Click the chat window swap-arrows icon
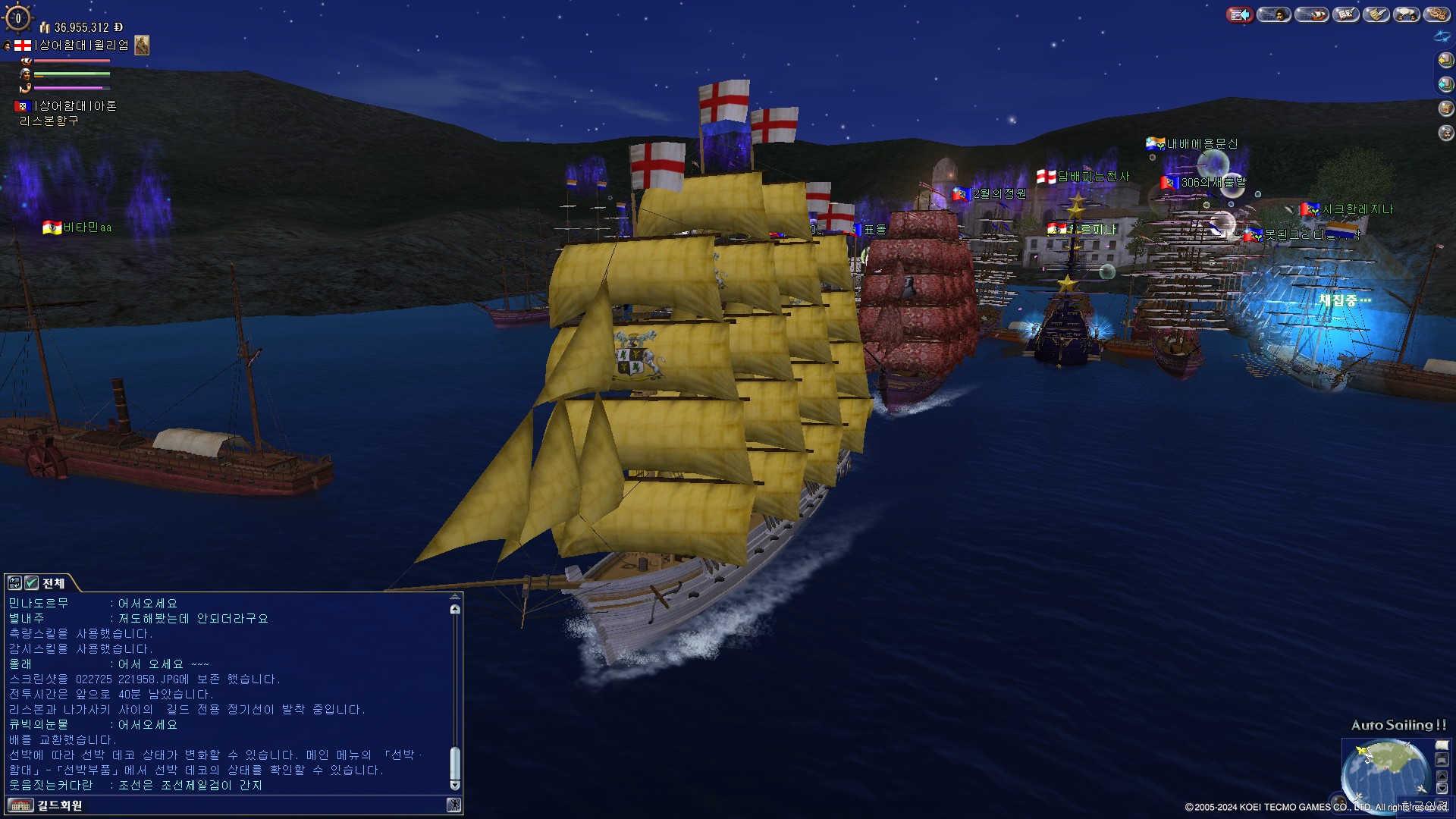The width and height of the screenshot is (1456, 819). tap(14, 582)
